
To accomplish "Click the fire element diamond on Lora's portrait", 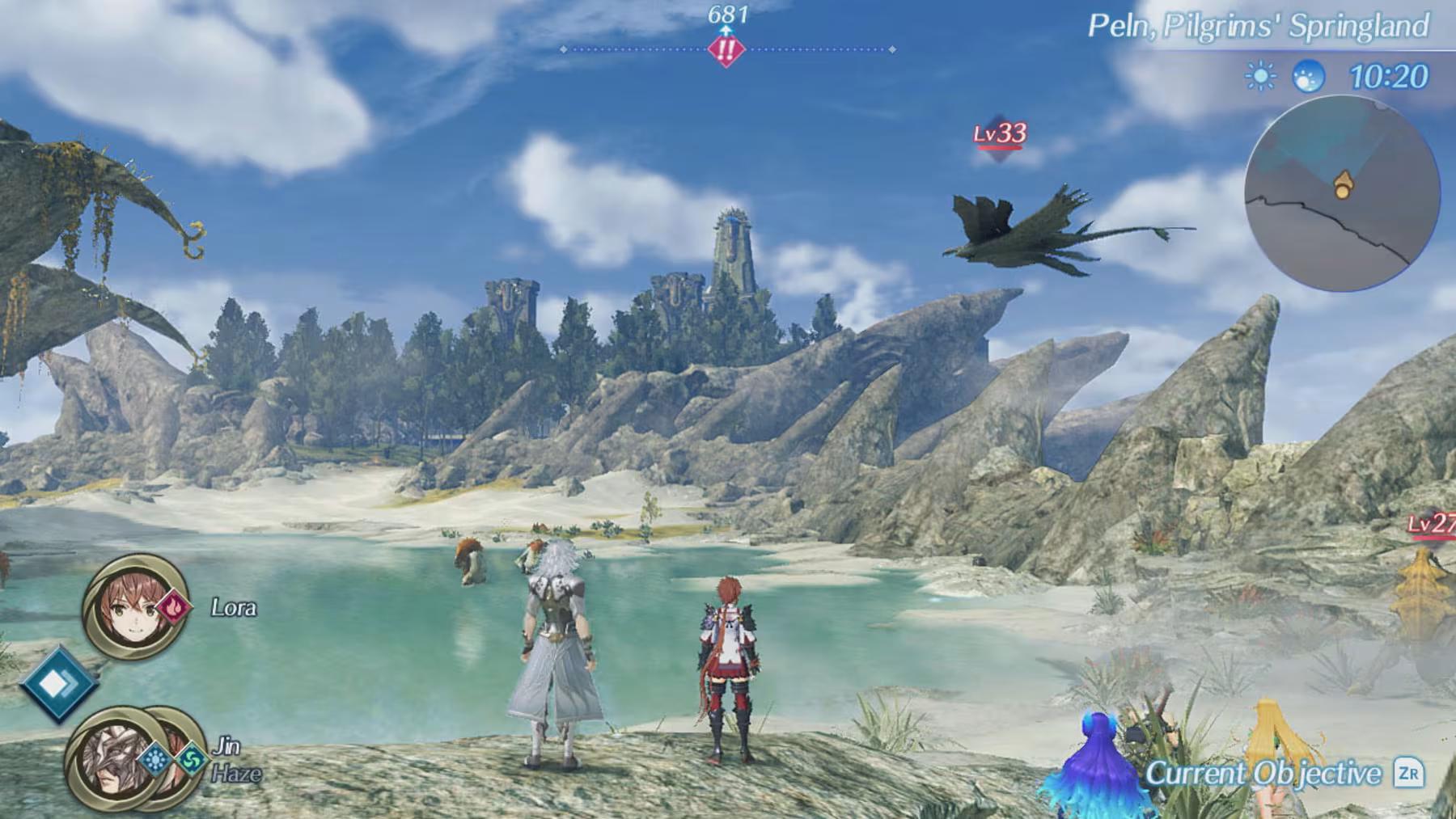I will 174,607.
